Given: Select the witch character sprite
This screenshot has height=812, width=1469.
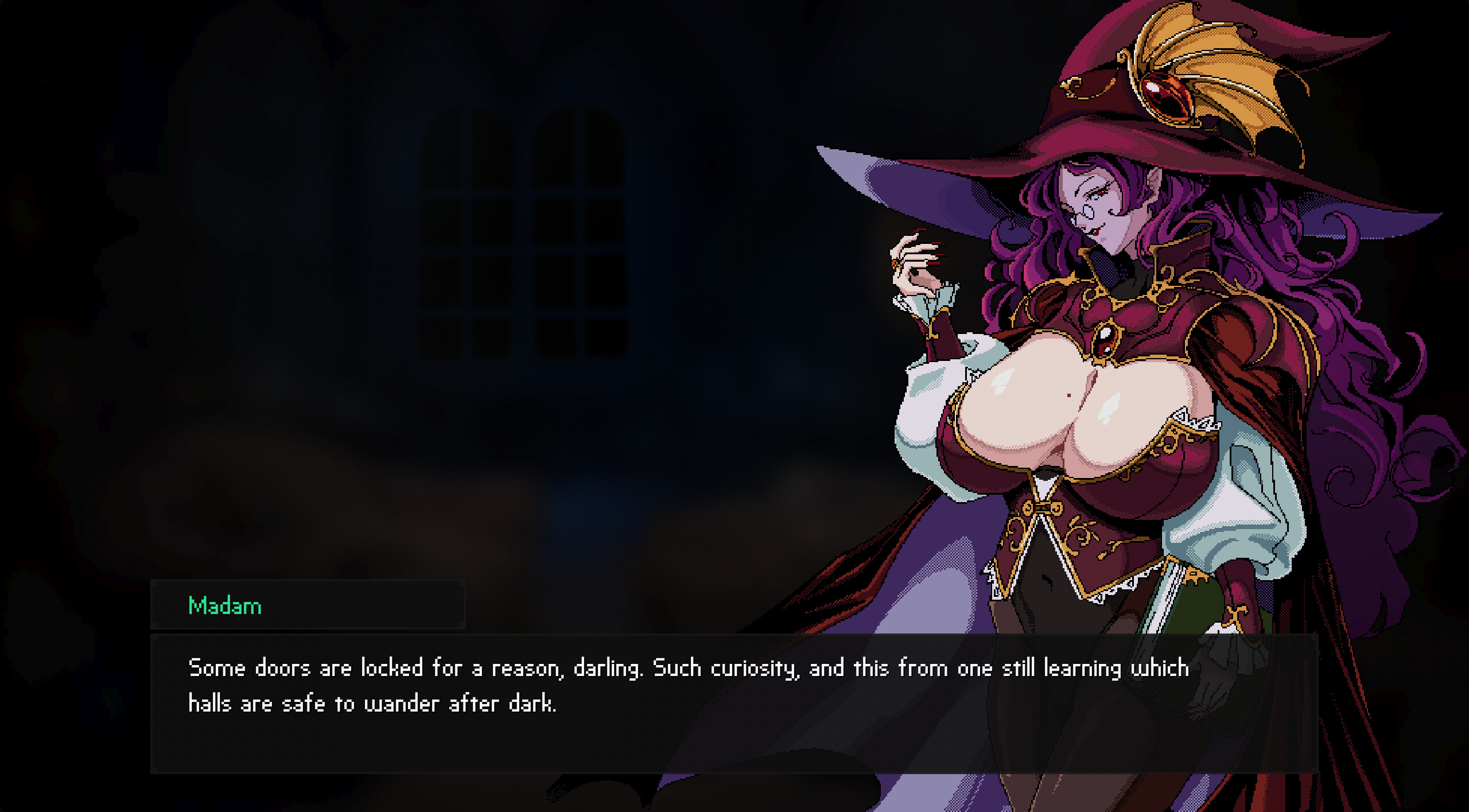Looking at the screenshot, I should click(x=1119, y=402).
